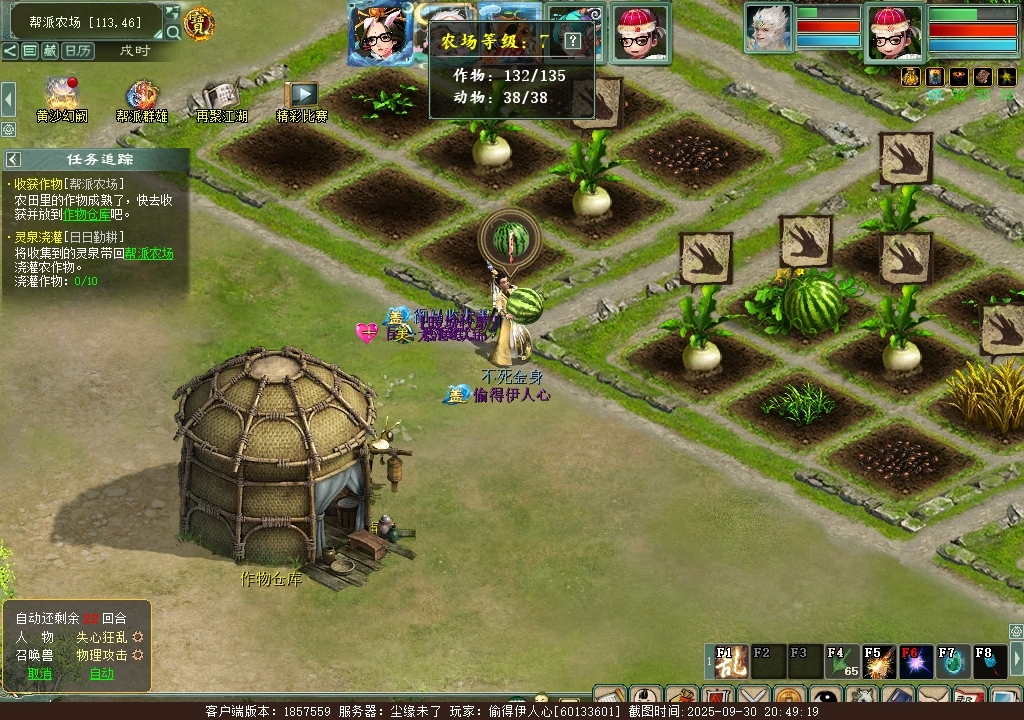Collapse the 任务追踪 quest tracker panel

point(14,159)
